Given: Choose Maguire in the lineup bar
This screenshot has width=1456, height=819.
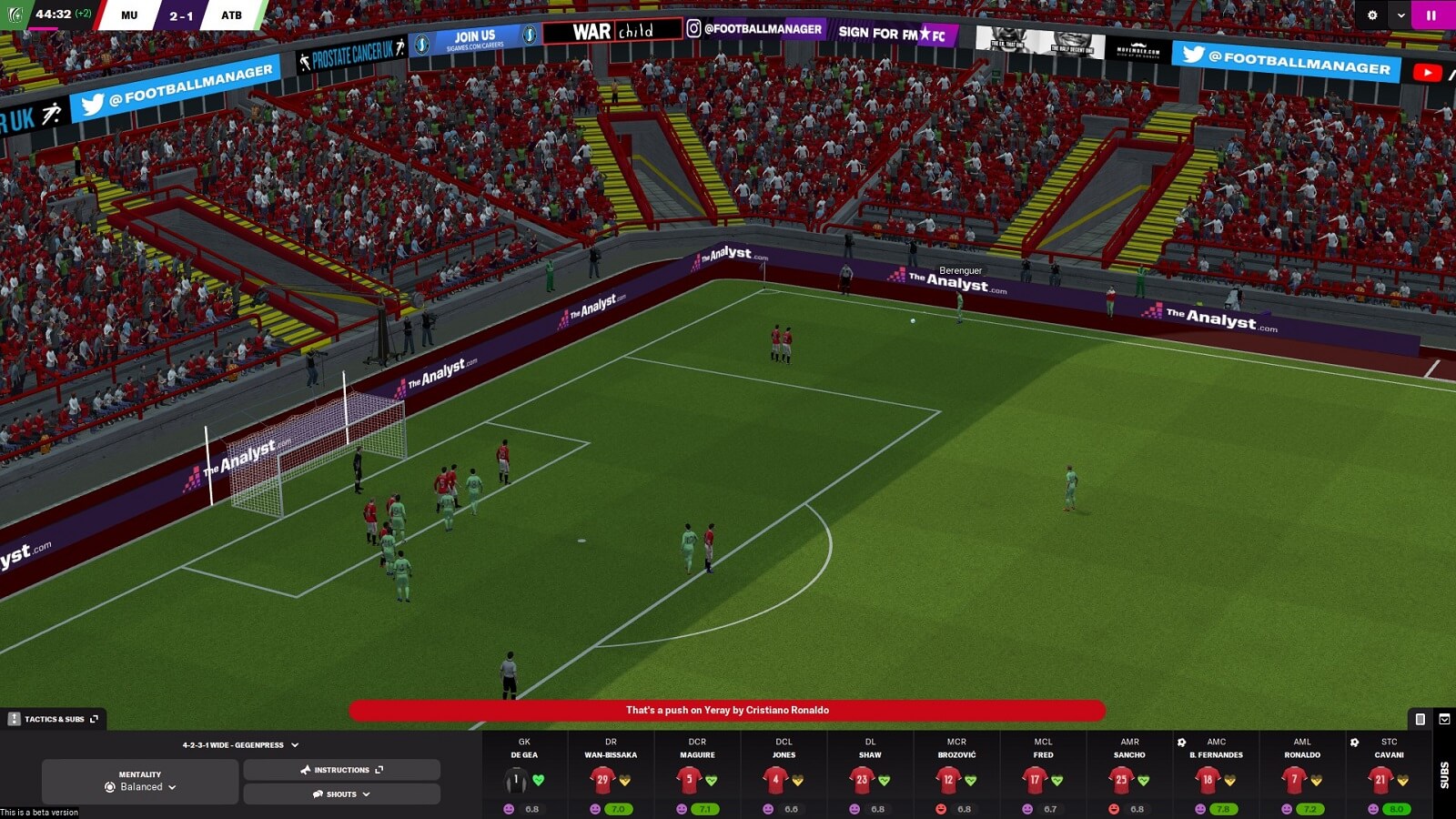Looking at the screenshot, I should click(689, 779).
